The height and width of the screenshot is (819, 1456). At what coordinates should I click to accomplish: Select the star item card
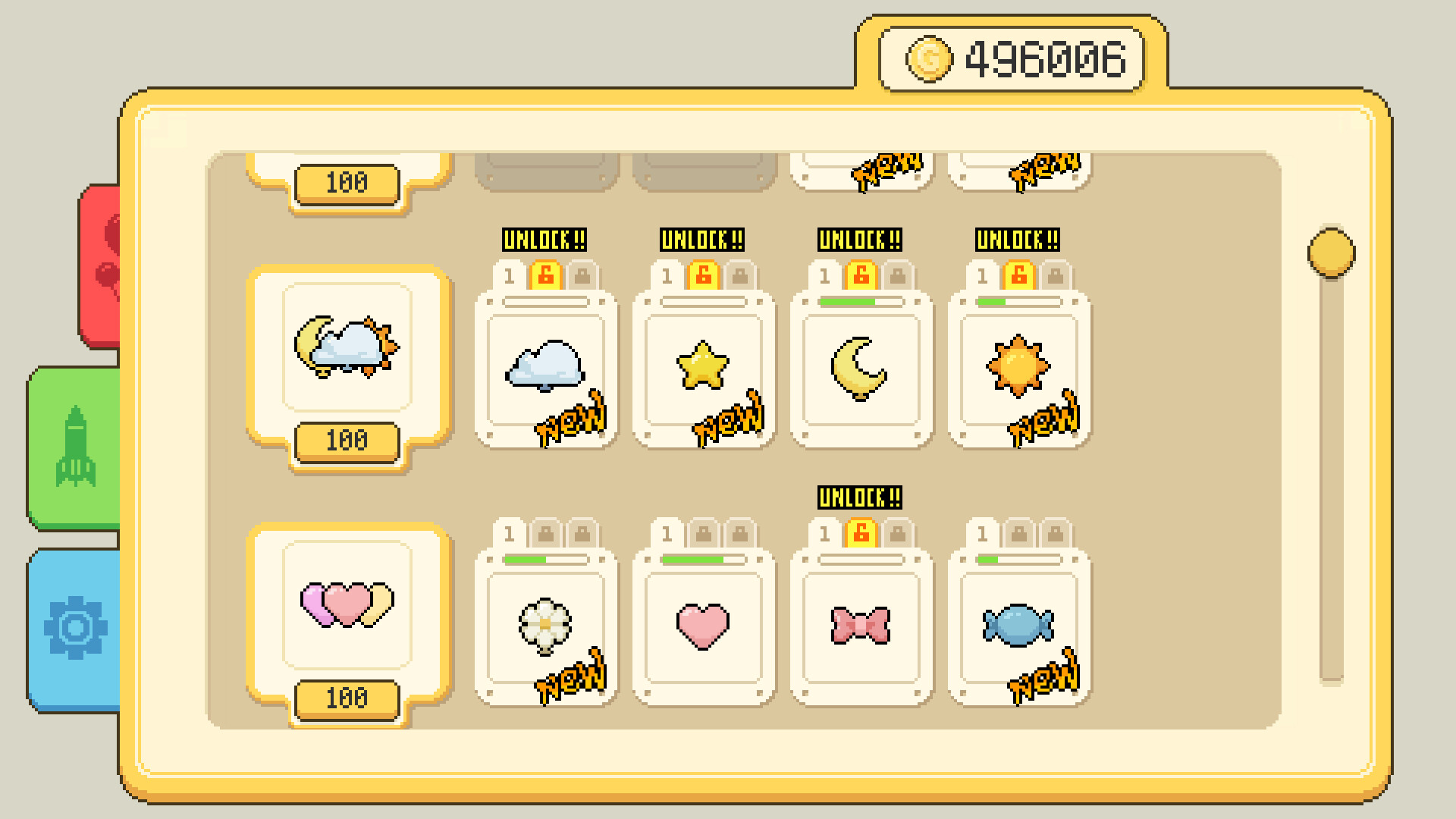[x=704, y=369]
